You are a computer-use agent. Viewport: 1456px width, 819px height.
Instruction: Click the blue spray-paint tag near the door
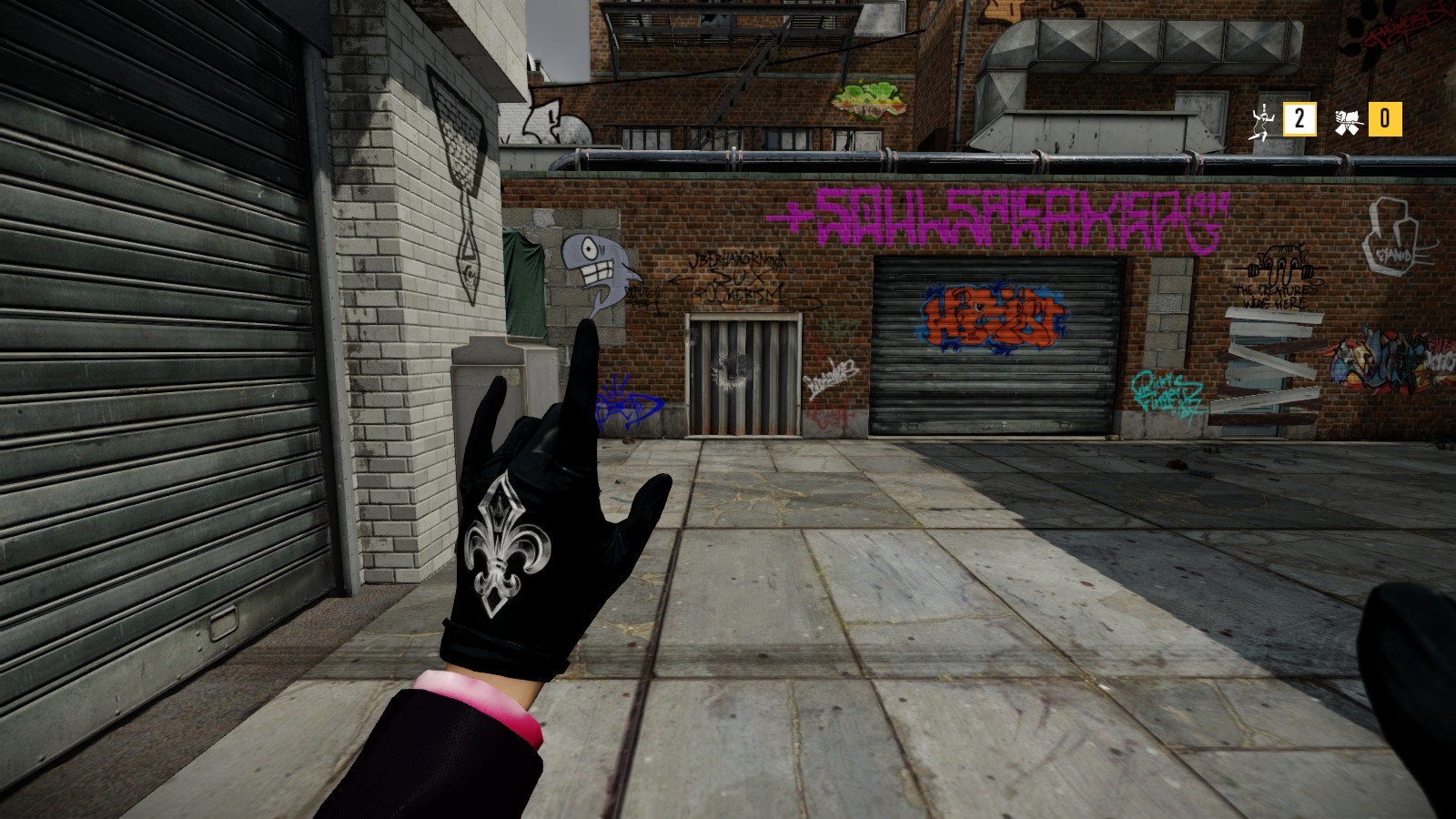coord(623,400)
